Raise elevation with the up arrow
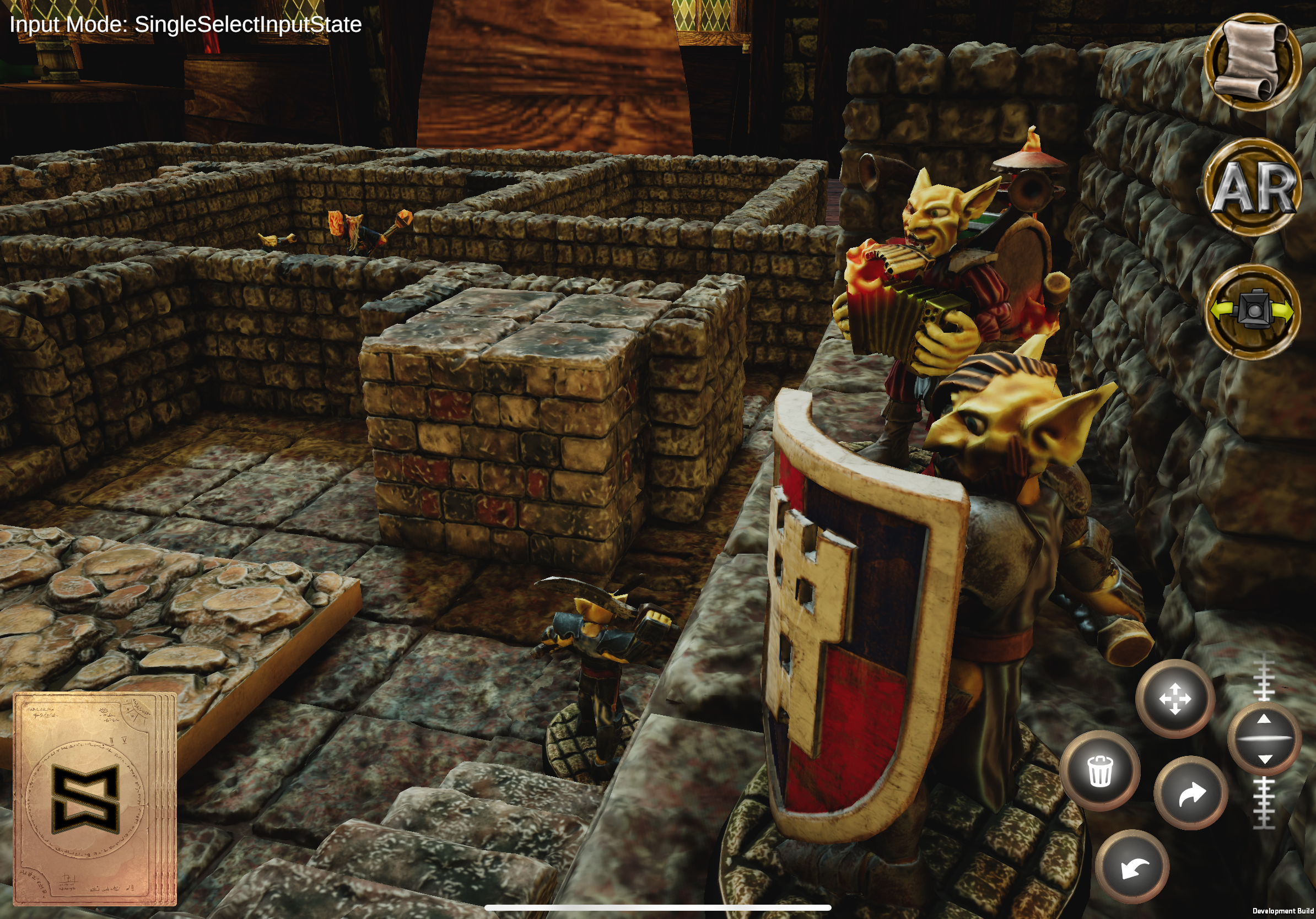Image resolution: width=1316 pixels, height=919 pixels. pos(1264,721)
